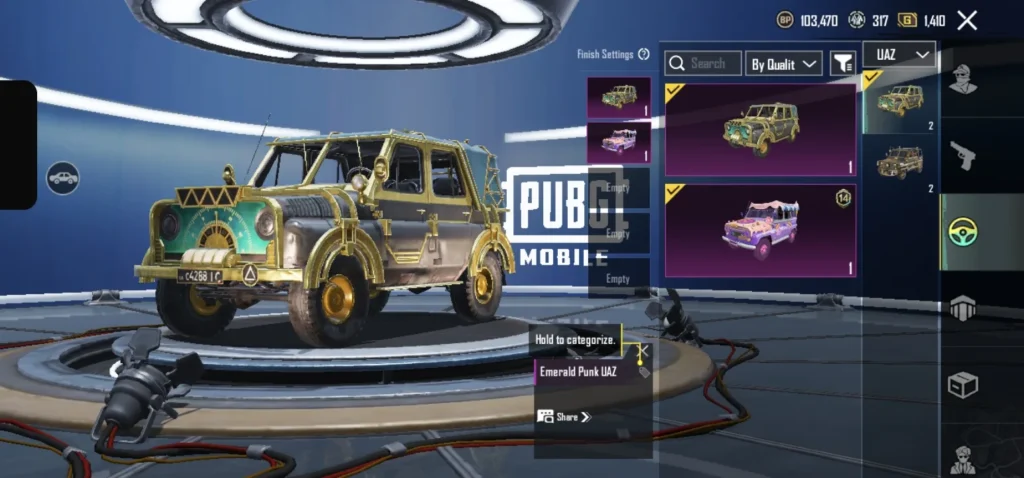
Task: Close the Hold to categorize tooltip
Action: pyautogui.click(x=644, y=350)
